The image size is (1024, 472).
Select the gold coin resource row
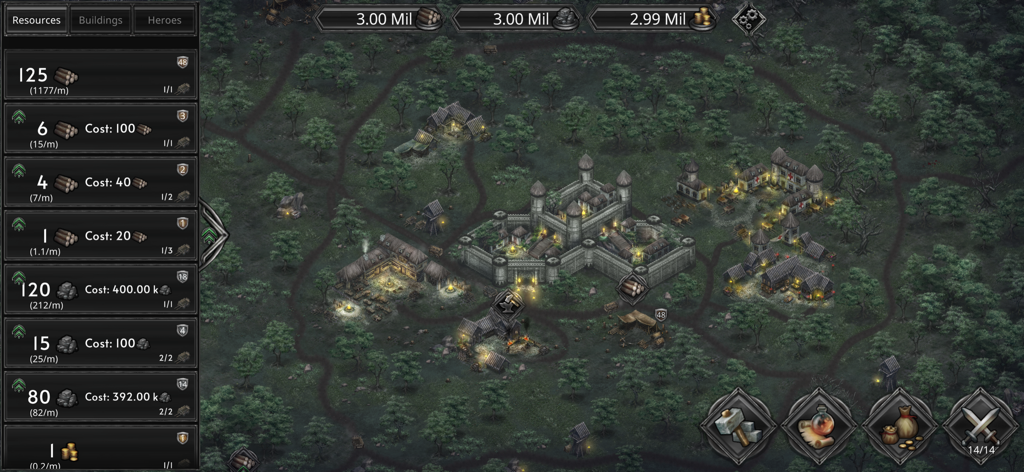(x=100, y=450)
